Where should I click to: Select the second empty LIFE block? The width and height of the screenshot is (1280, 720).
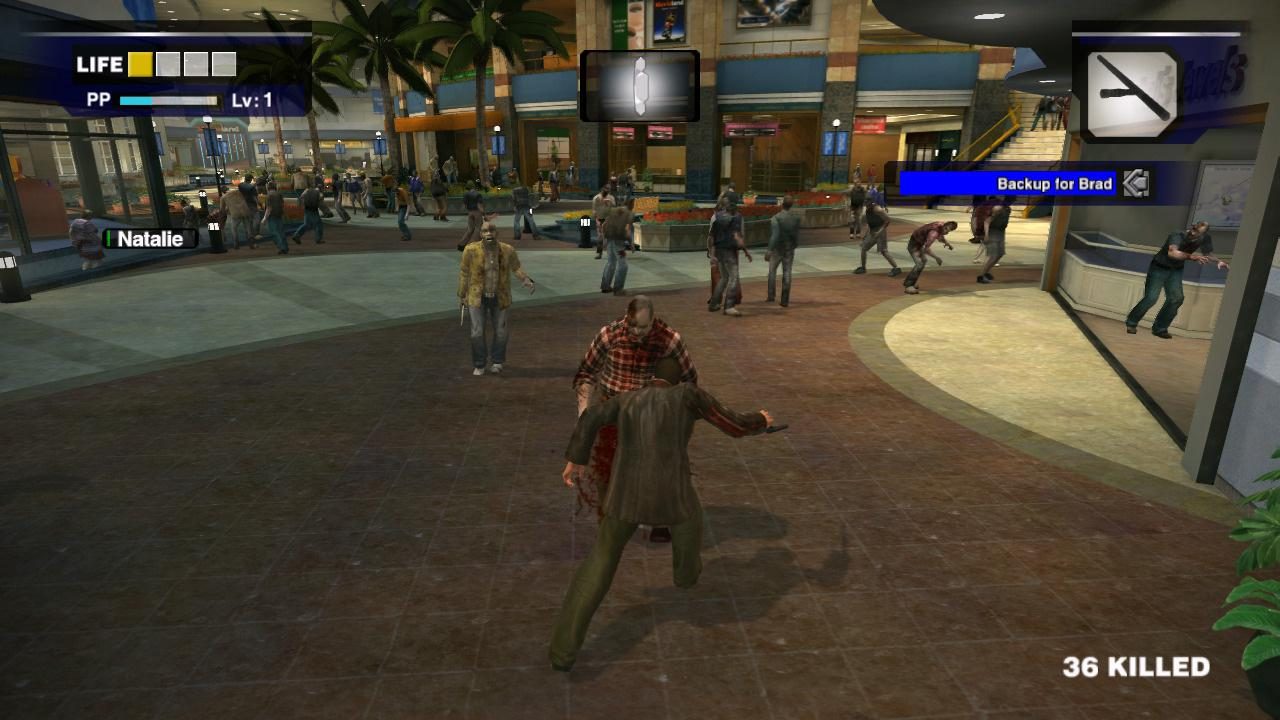coord(167,63)
